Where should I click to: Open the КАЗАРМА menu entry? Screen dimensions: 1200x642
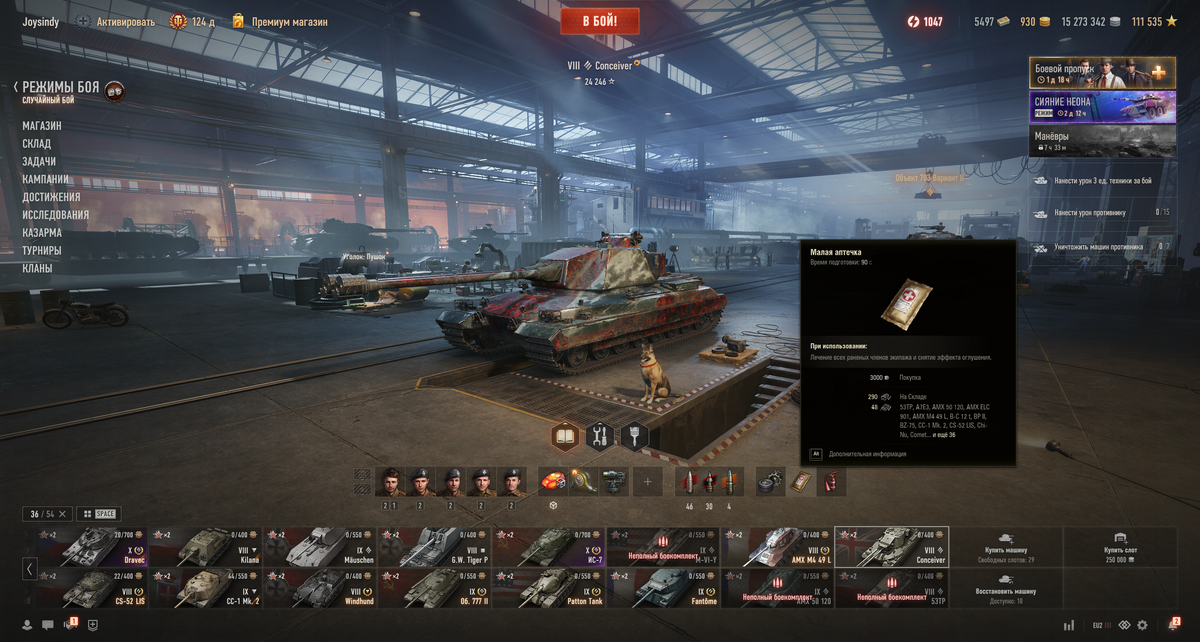43,233
